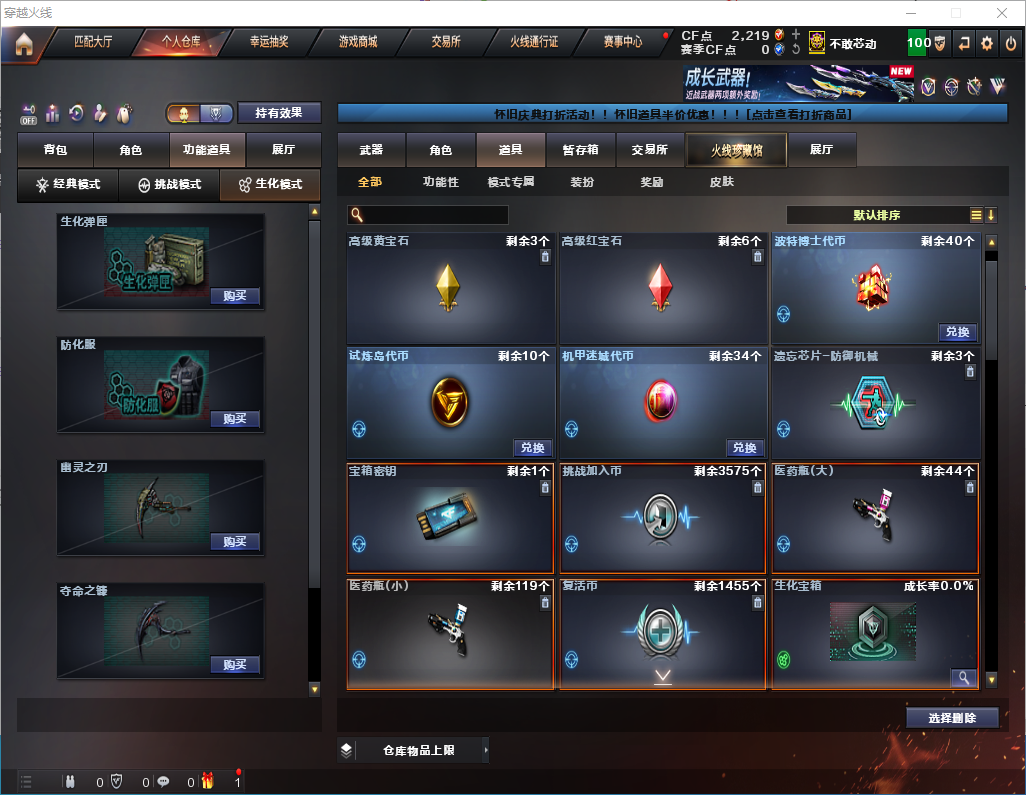Open the 默认排序 sort dropdown
Image resolution: width=1026 pixels, height=795 pixels.
(x=875, y=215)
